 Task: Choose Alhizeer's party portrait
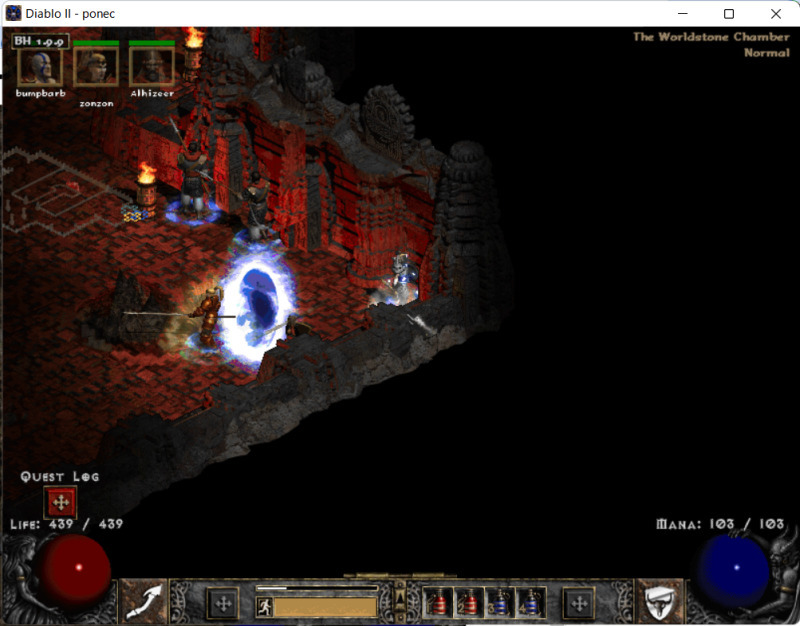tap(152, 66)
